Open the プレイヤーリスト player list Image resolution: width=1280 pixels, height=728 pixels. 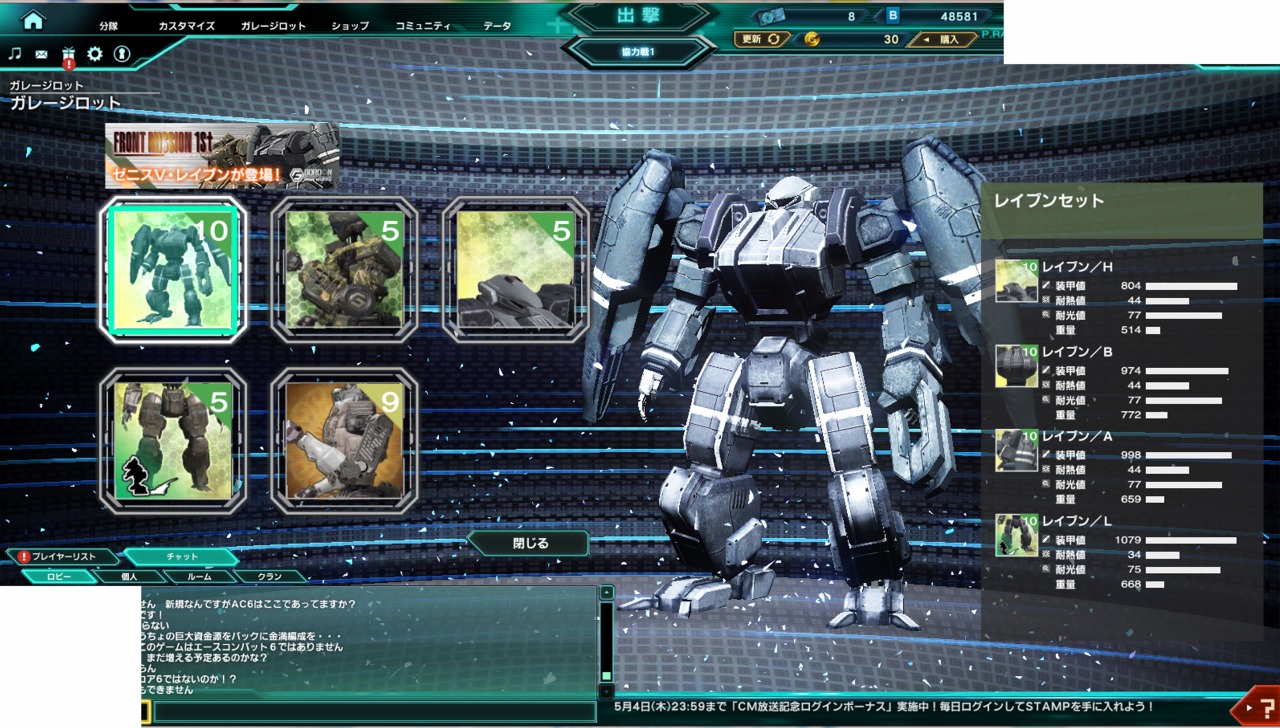[64, 556]
